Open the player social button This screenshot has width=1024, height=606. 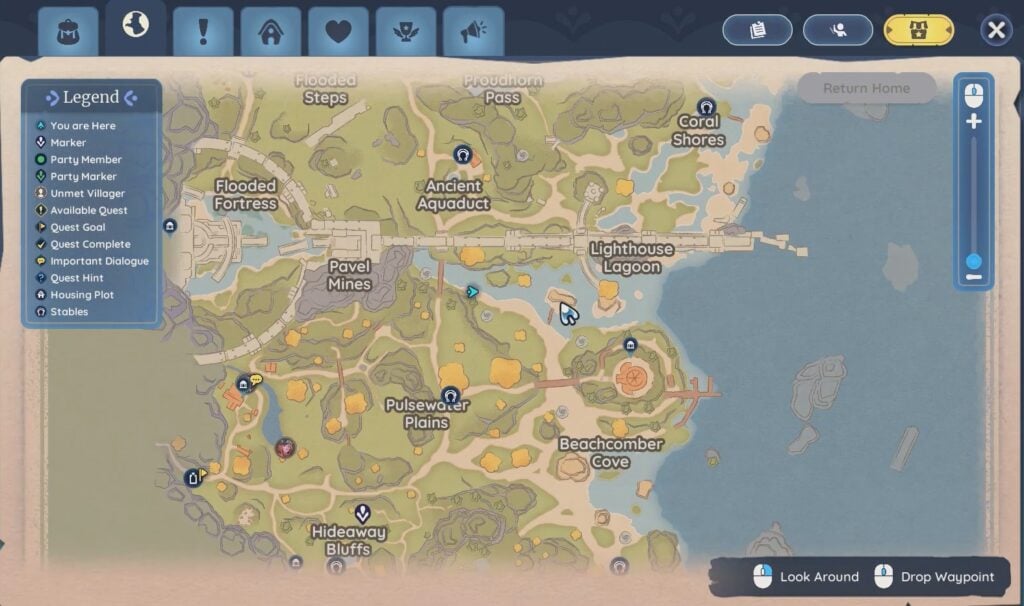[x=837, y=30]
